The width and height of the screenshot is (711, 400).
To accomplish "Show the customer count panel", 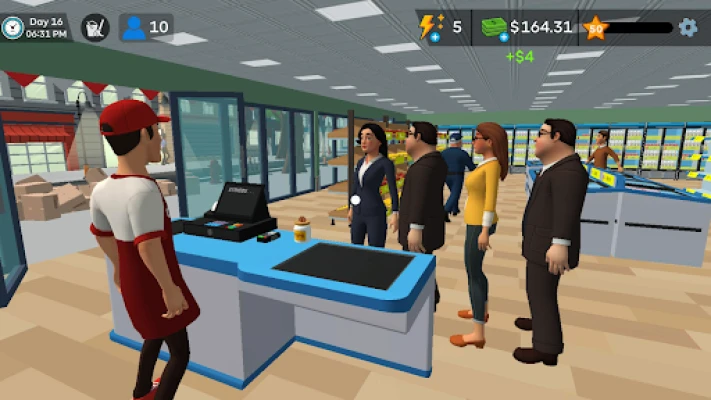I will tap(146, 27).
